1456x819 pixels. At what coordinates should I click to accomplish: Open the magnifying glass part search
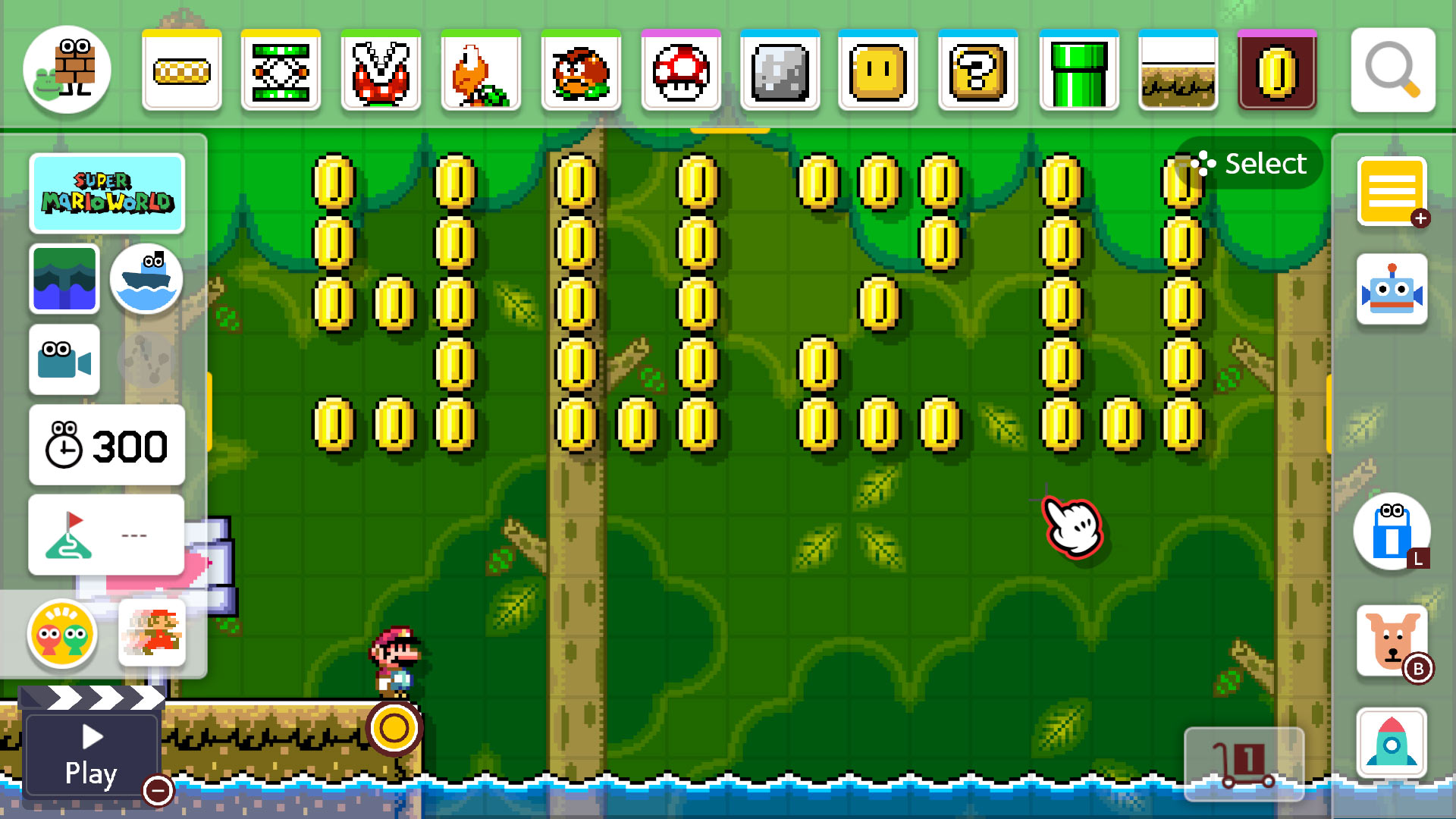pos(1393,71)
